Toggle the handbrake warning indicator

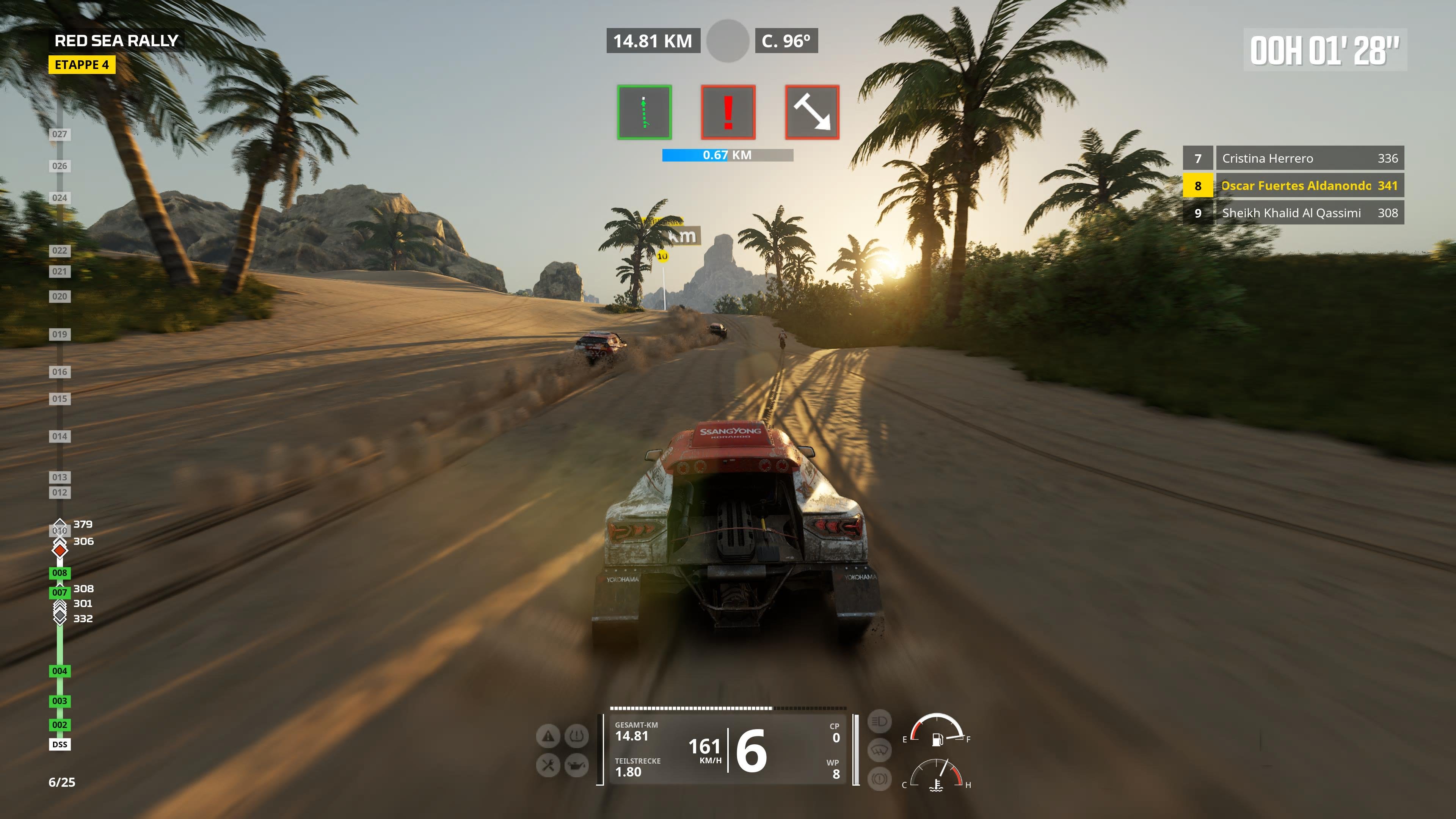click(880, 780)
